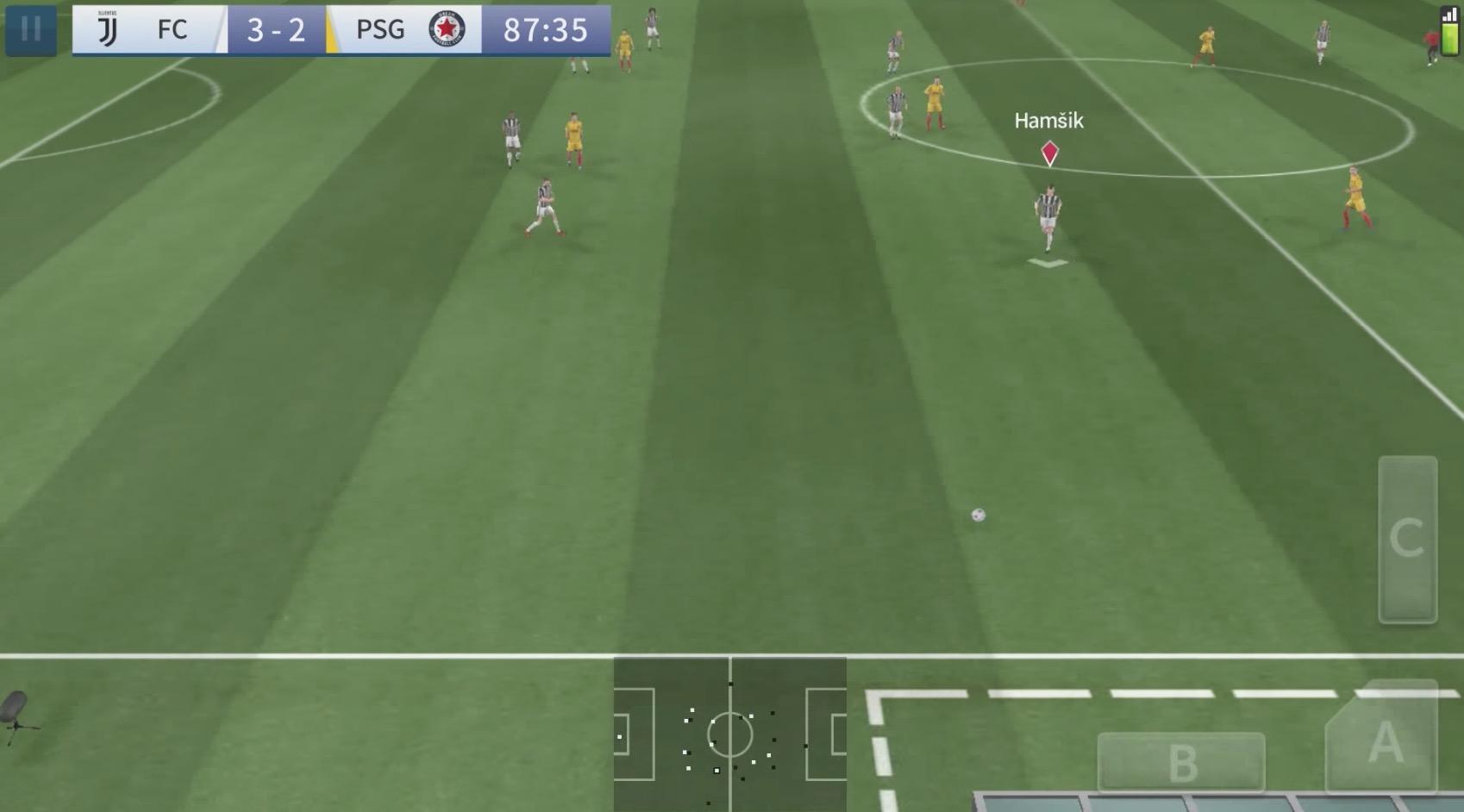Tap the center circle on the minimap radar
The height and width of the screenshot is (812, 1464).
[731, 734]
